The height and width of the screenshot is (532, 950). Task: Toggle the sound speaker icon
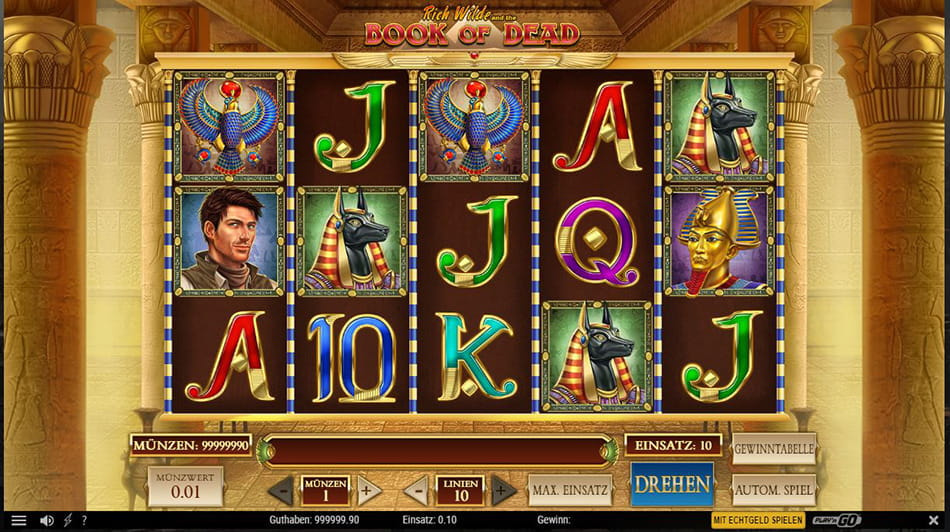tap(46, 521)
